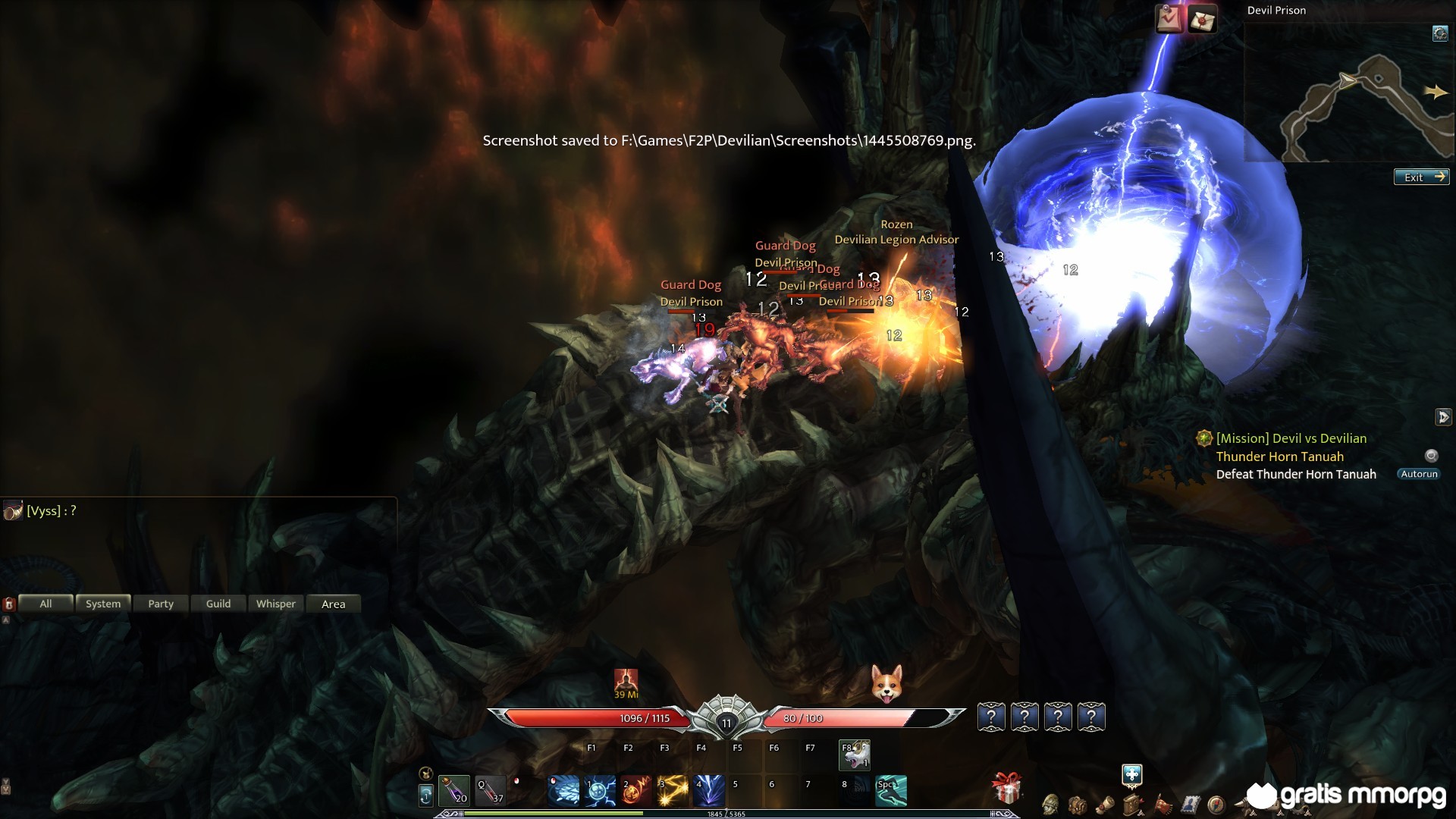Viewport: 1456px width, 819px height.
Task: Start Autorun for the Tanuah mission
Action: [x=1418, y=474]
